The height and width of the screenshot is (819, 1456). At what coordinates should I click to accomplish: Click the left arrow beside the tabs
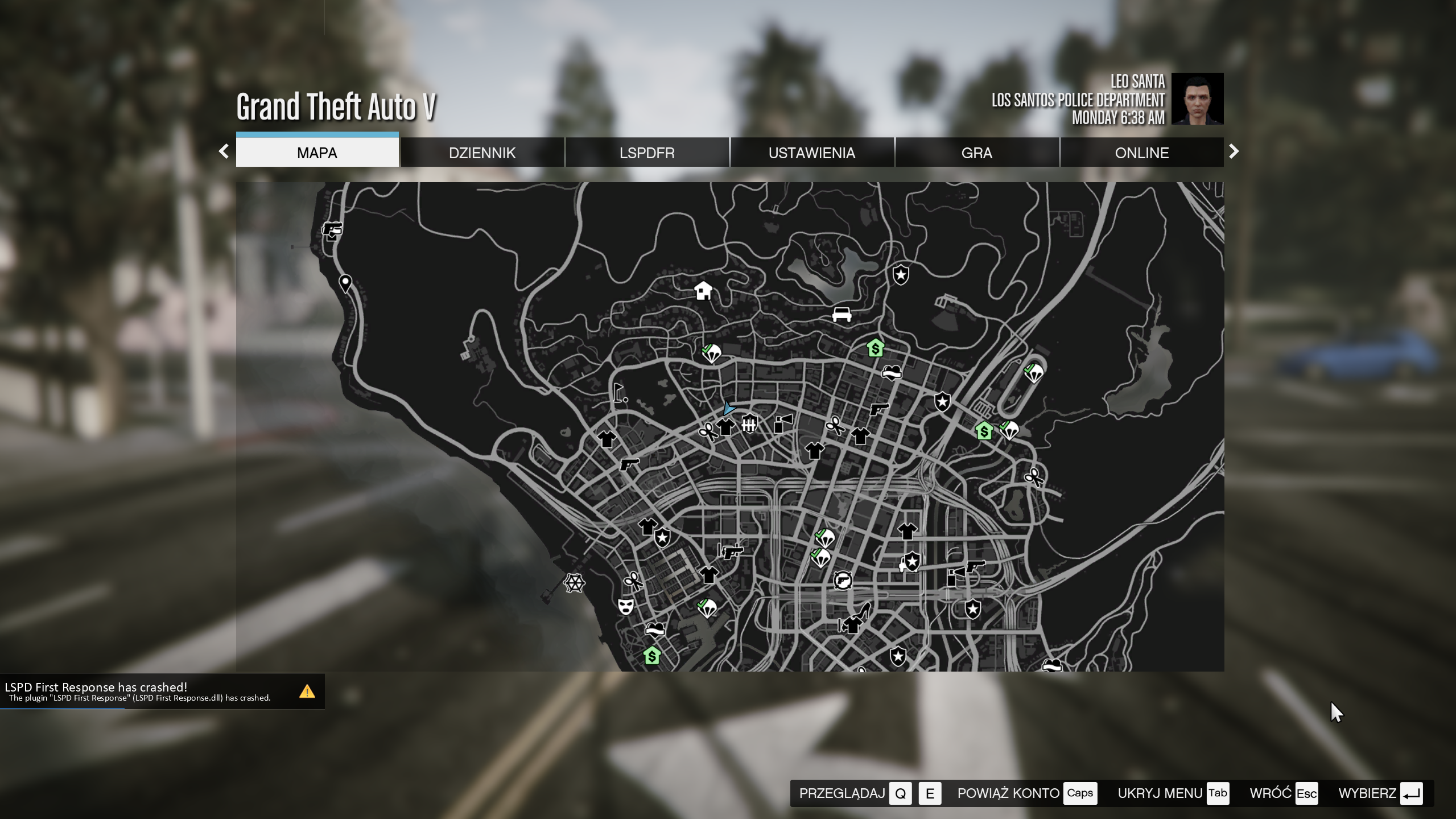tap(224, 151)
